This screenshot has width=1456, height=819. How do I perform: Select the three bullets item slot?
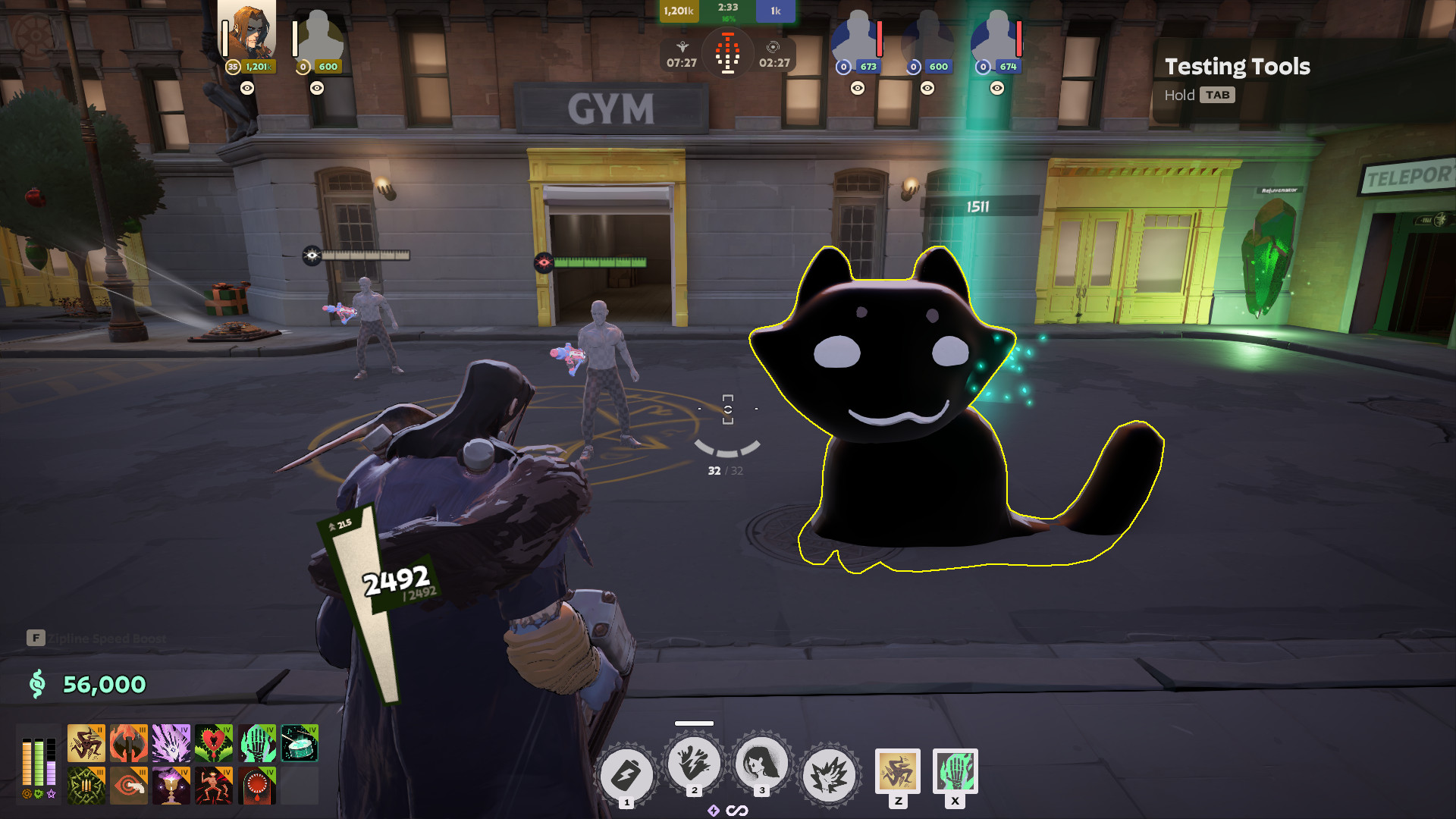point(86,786)
